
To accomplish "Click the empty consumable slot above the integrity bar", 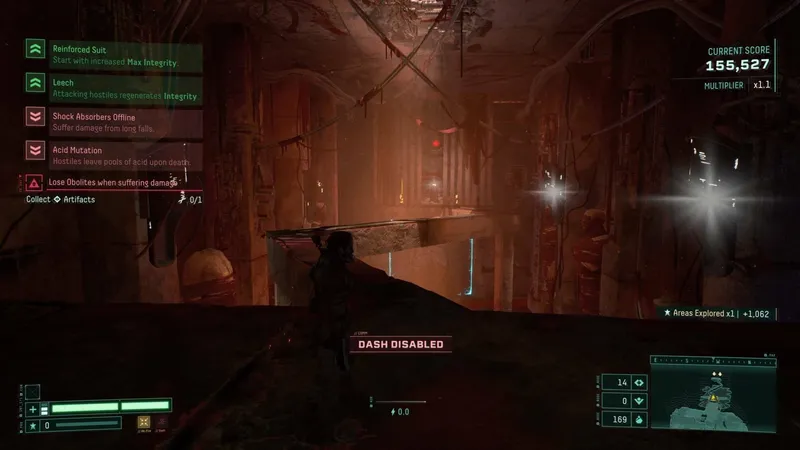I will click(33, 391).
